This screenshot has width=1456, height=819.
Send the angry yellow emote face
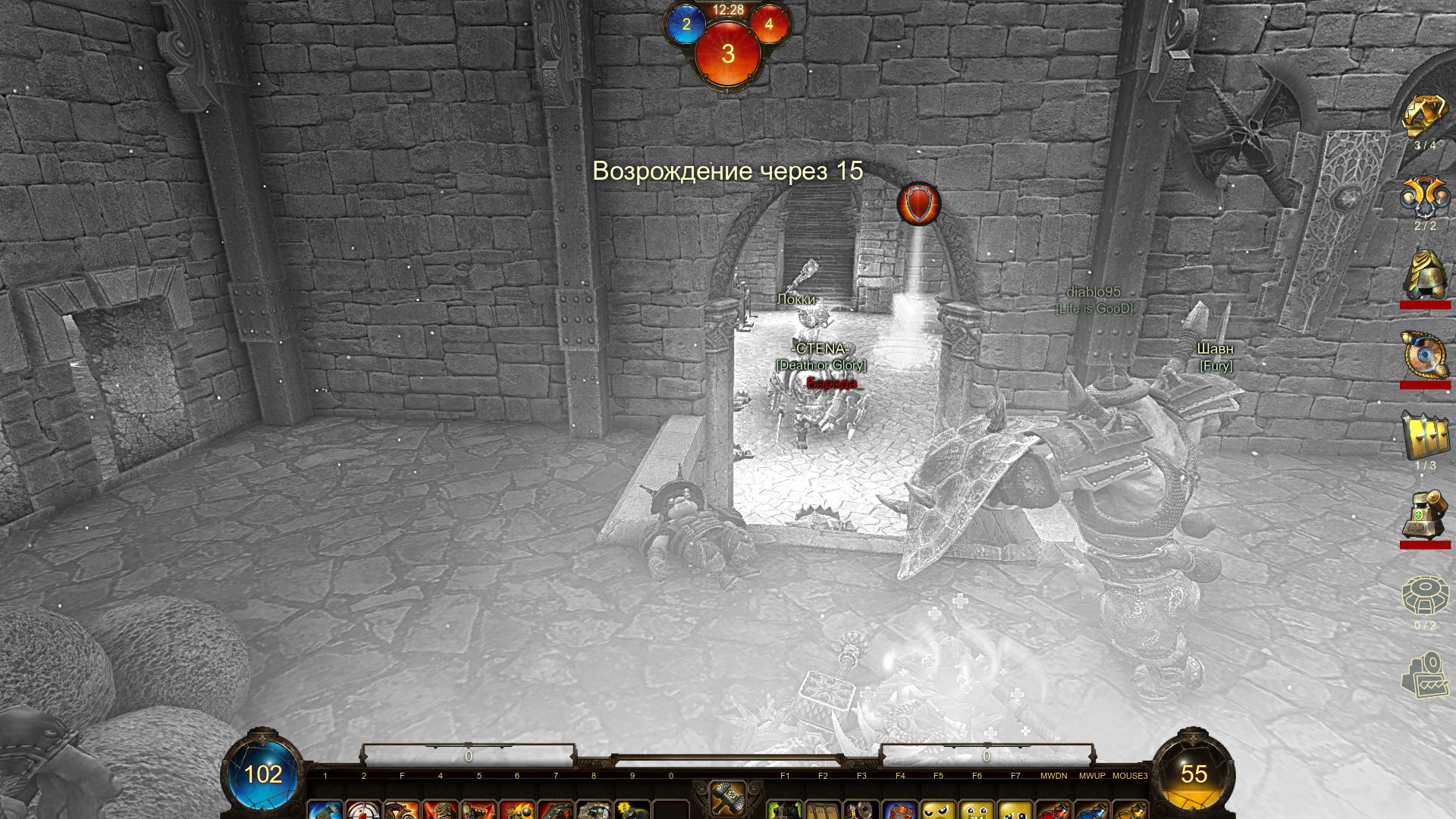click(x=939, y=809)
